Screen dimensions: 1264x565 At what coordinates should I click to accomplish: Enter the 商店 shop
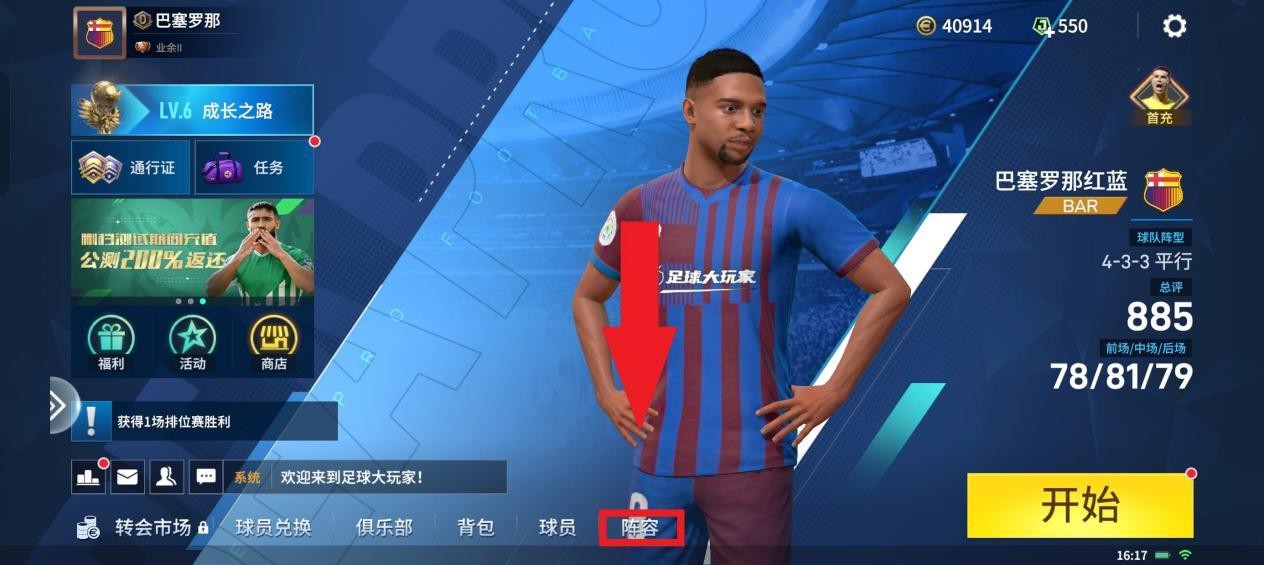(273, 343)
